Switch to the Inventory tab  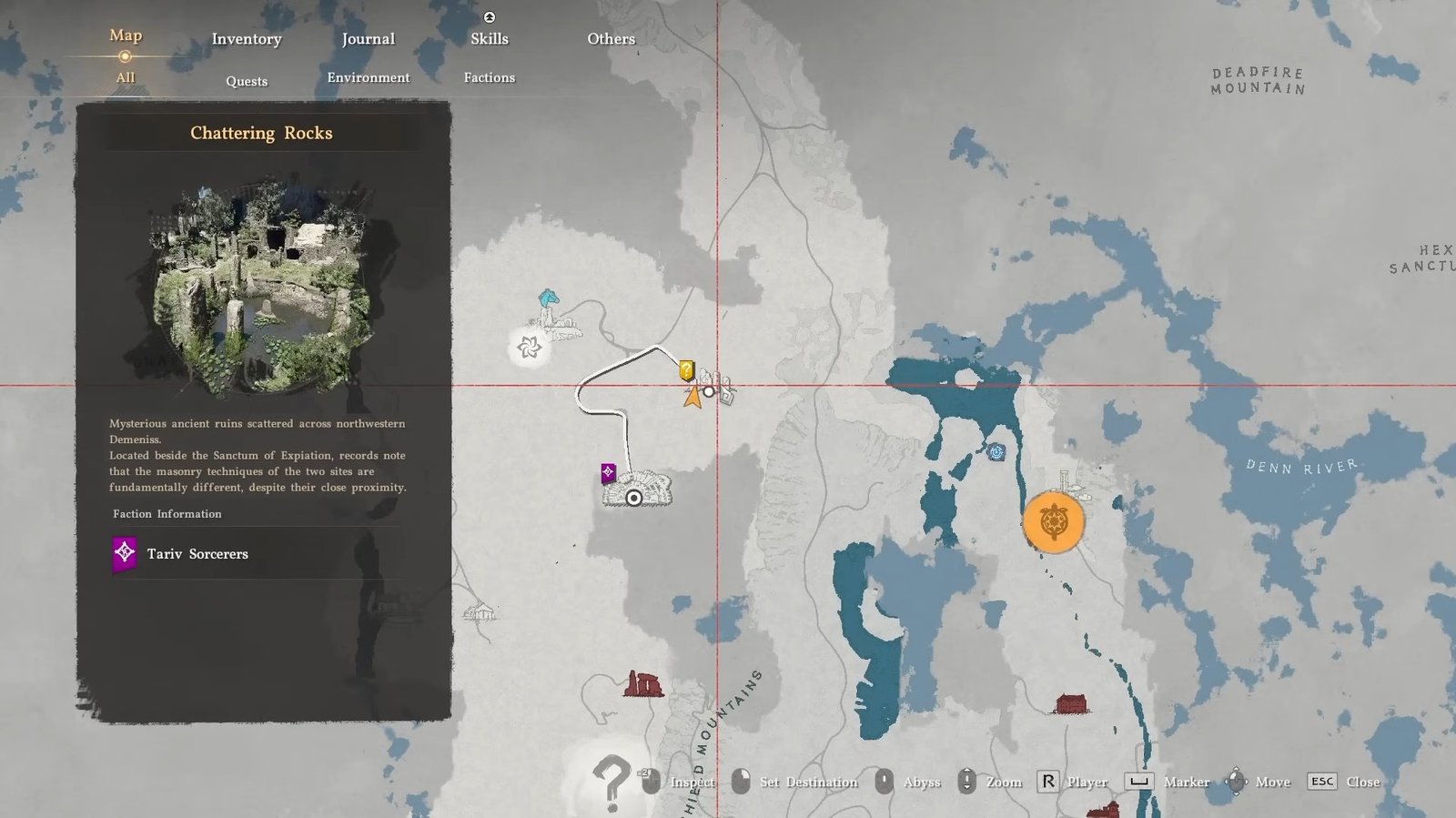point(247,39)
